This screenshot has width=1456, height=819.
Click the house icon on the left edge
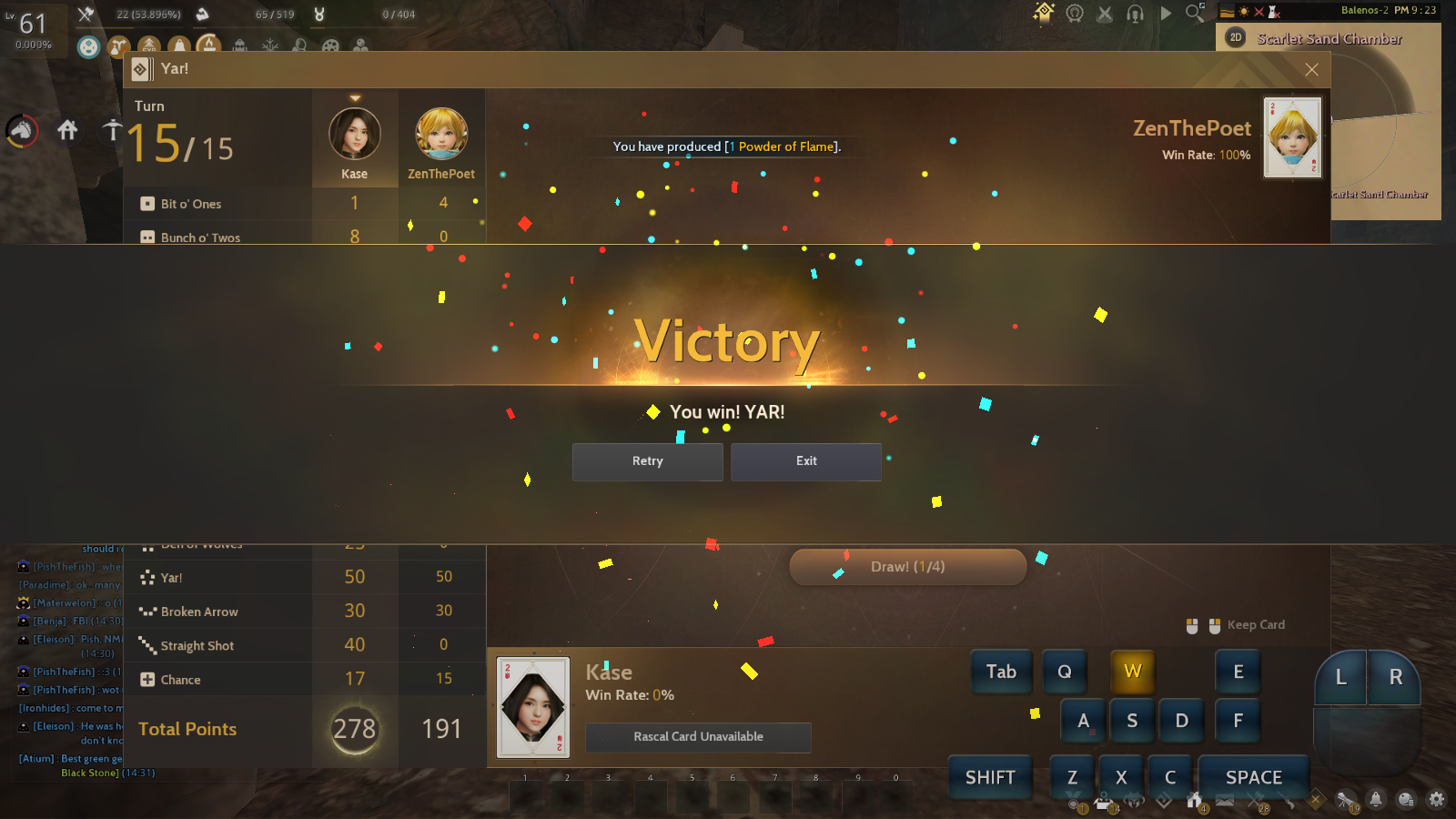[67, 130]
